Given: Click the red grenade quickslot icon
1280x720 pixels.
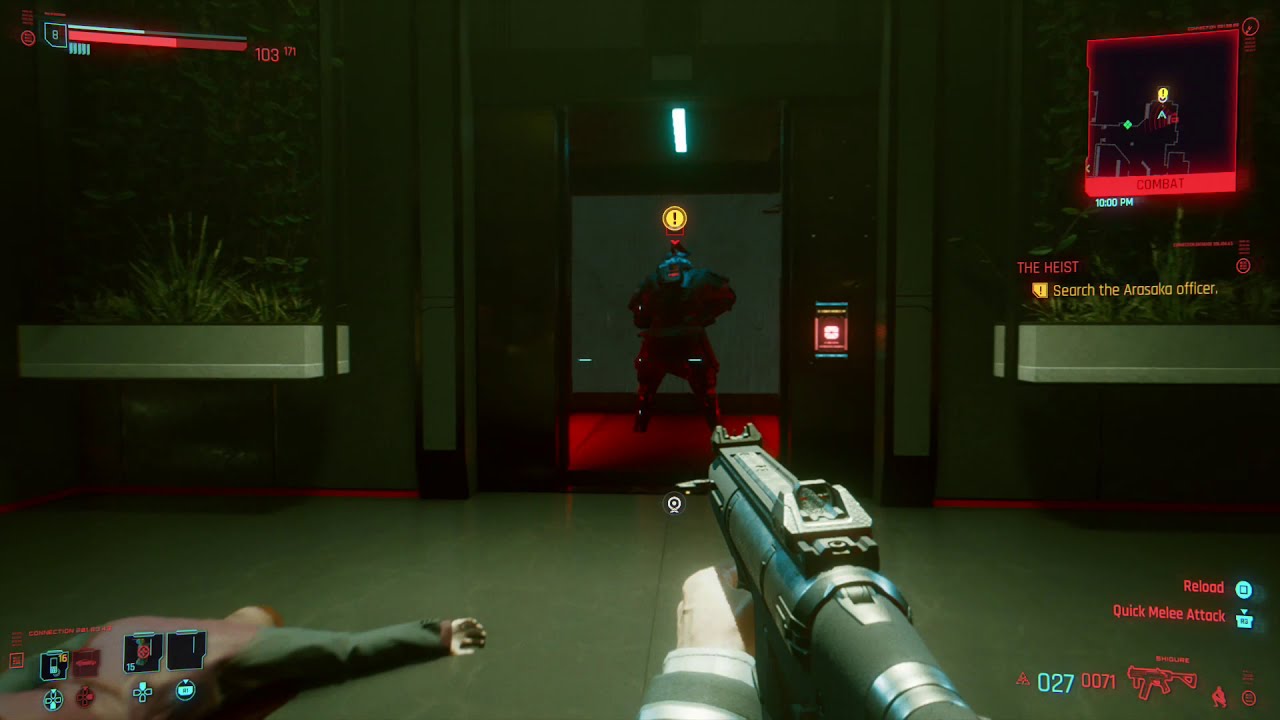Looking at the screenshot, I should click(85, 662).
